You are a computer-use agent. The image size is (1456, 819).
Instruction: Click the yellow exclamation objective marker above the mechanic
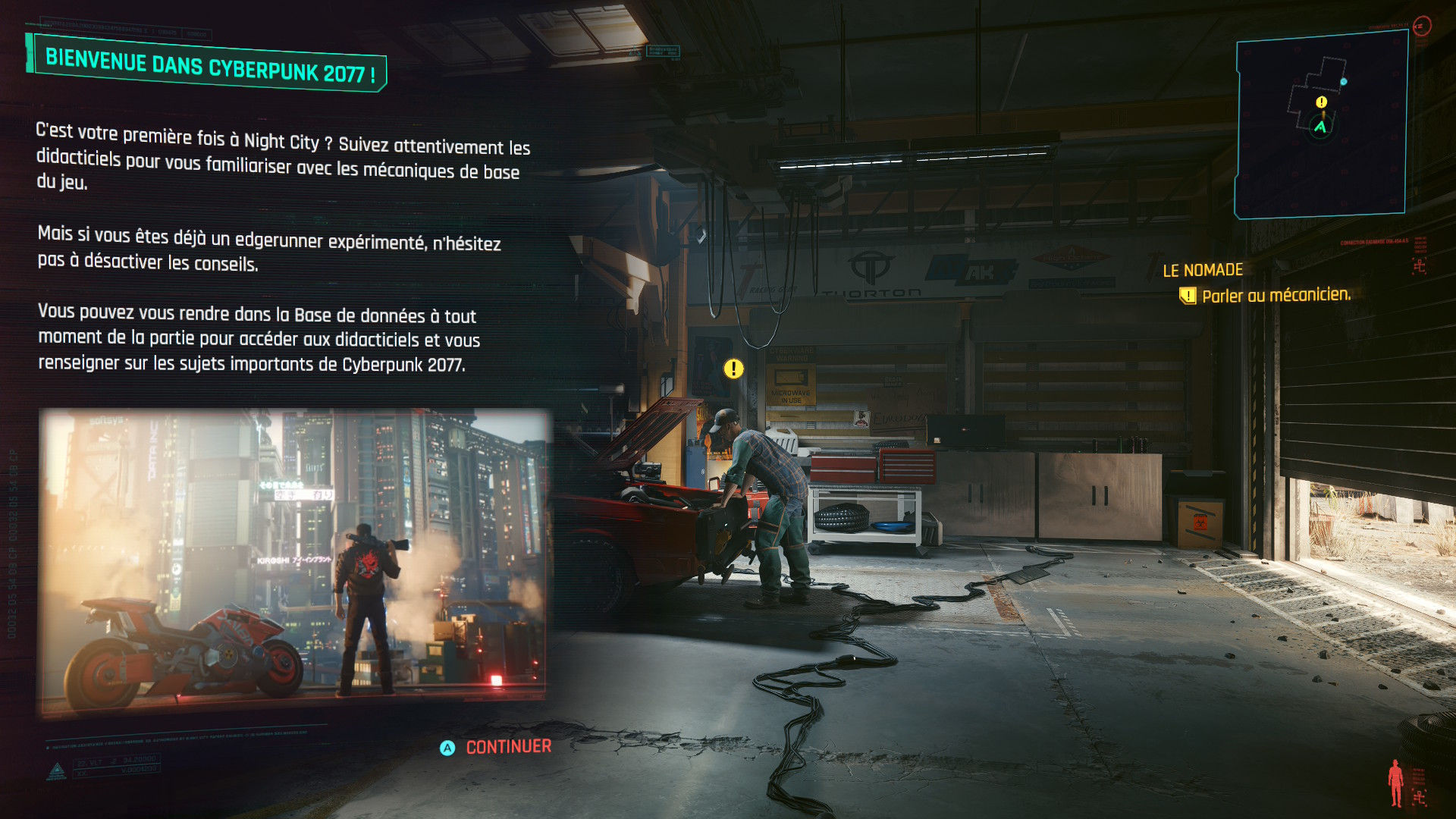tap(733, 369)
